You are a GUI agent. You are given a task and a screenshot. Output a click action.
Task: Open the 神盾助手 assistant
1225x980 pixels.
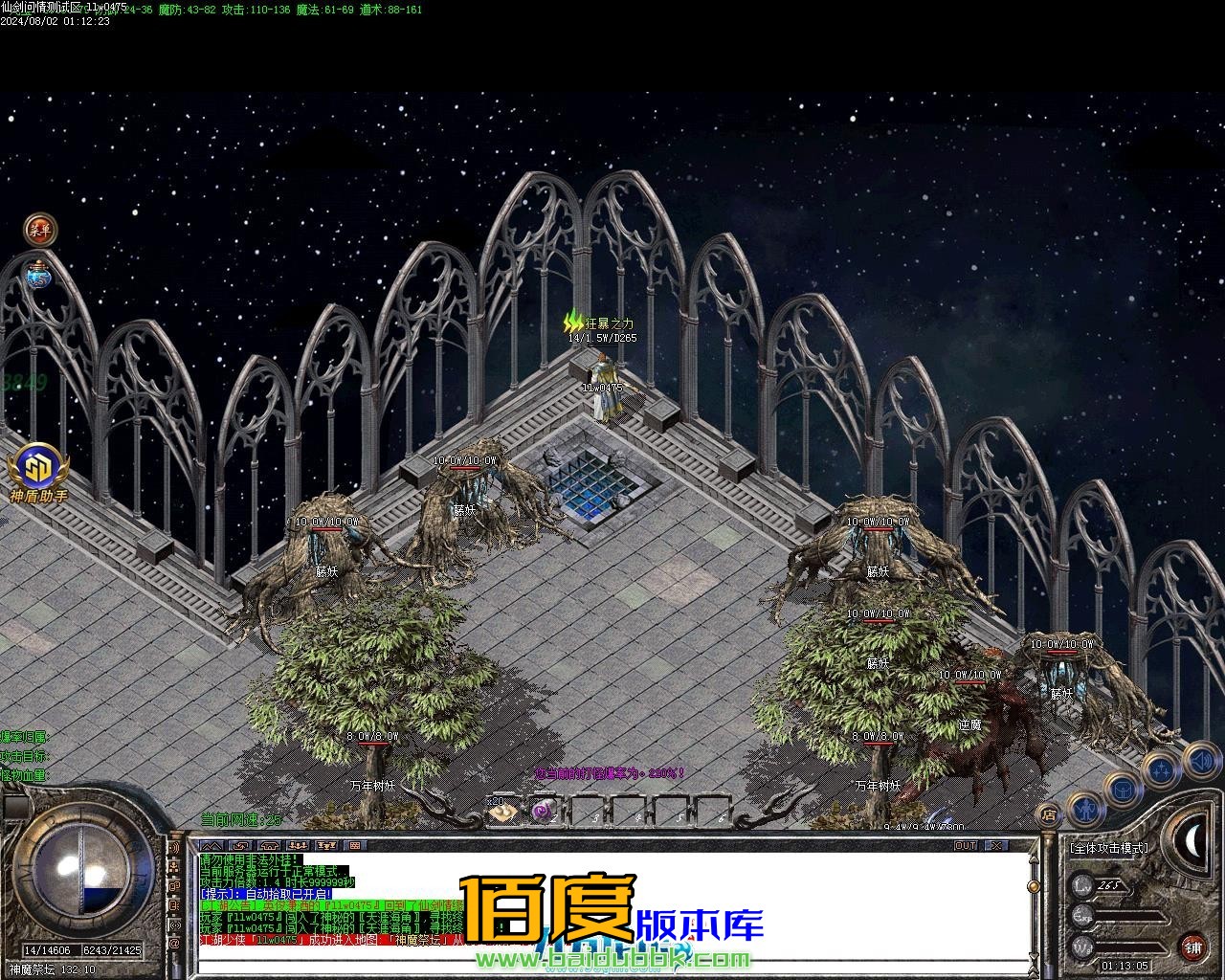coord(39,469)
